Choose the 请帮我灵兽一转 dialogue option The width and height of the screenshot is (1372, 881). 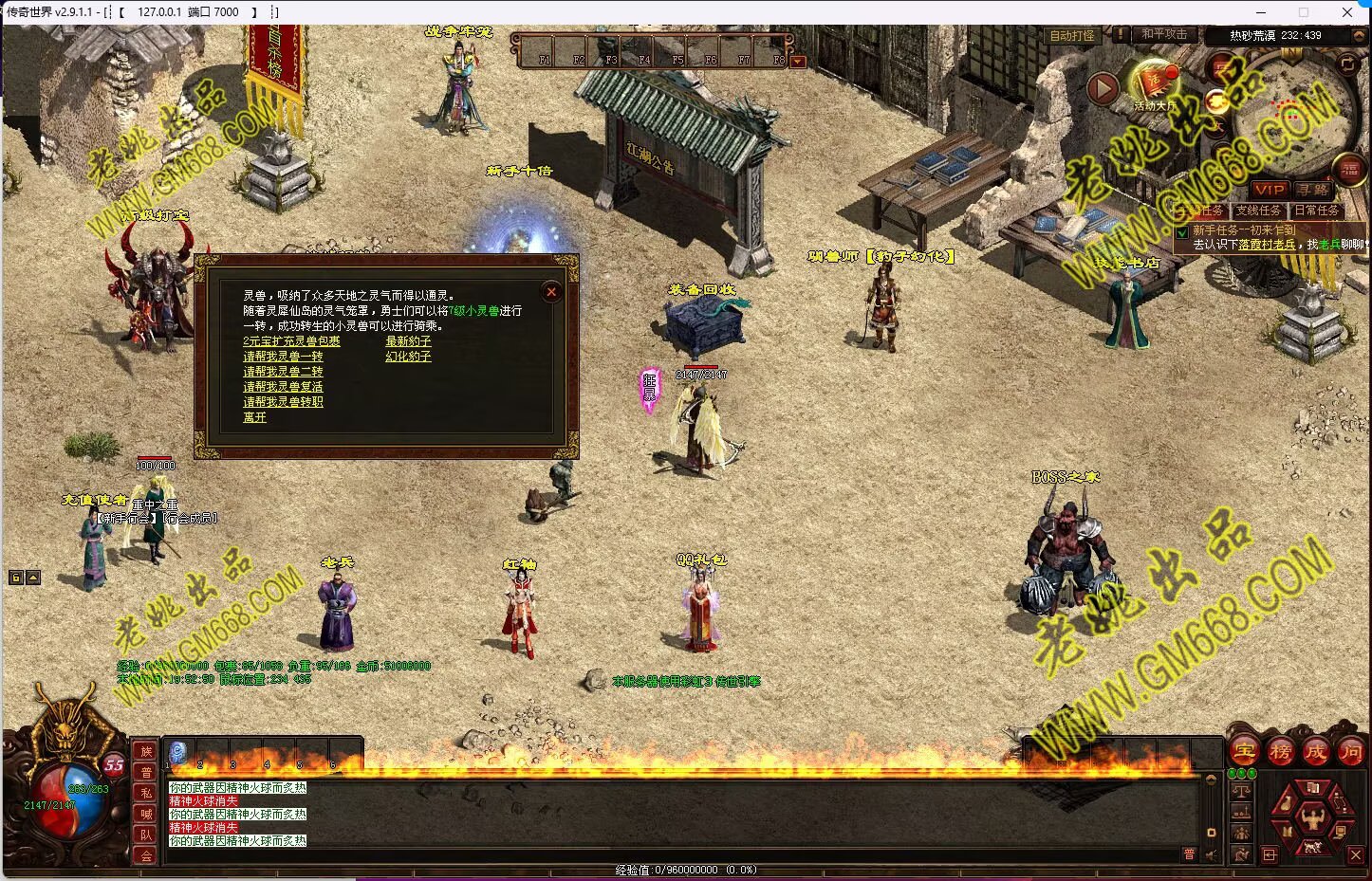click(x=283, y=357)
